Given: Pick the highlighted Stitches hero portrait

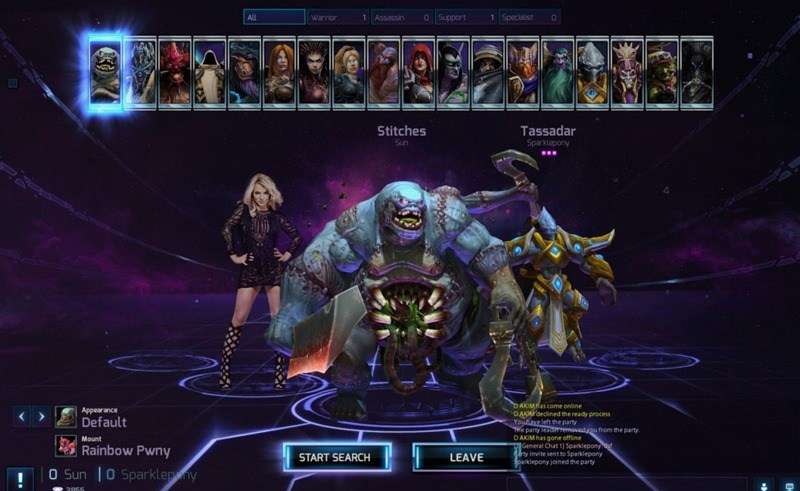Looking at the screenshot, I should tap(105, 71).
